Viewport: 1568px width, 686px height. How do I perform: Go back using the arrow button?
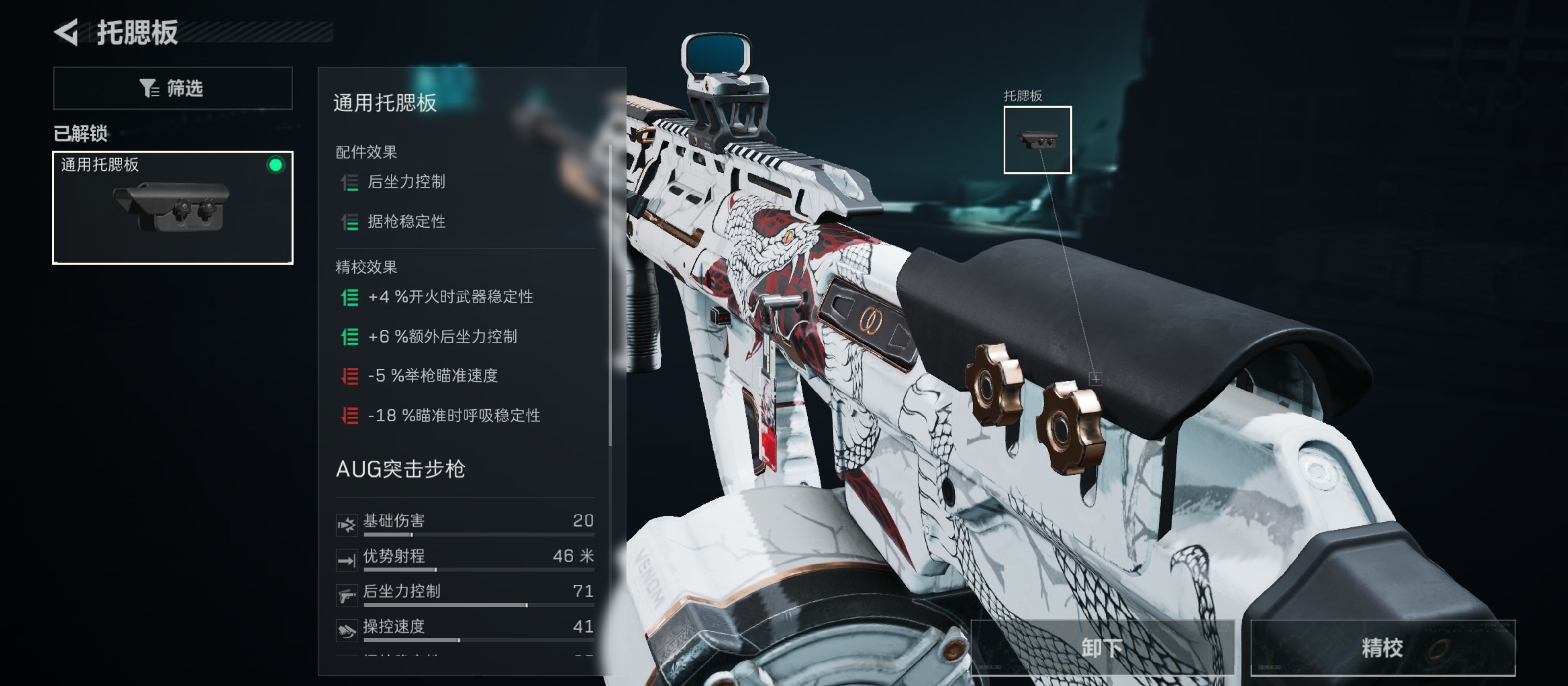point(67,32)
